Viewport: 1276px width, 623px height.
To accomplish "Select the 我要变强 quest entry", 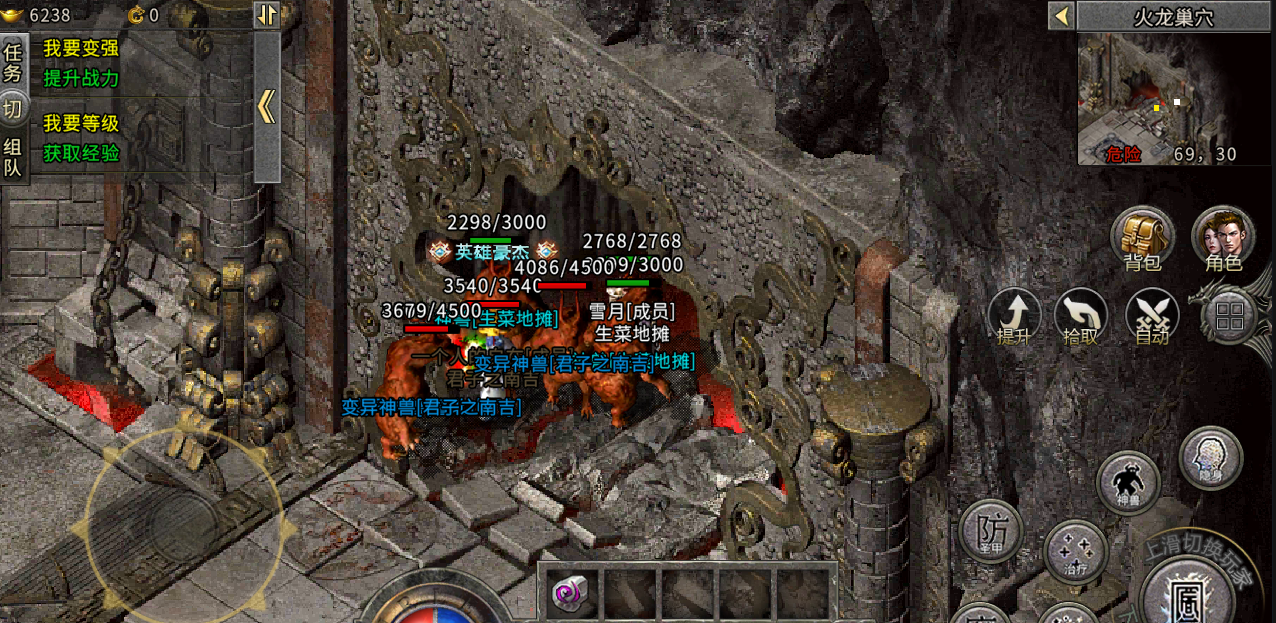I will pos(81,48).
